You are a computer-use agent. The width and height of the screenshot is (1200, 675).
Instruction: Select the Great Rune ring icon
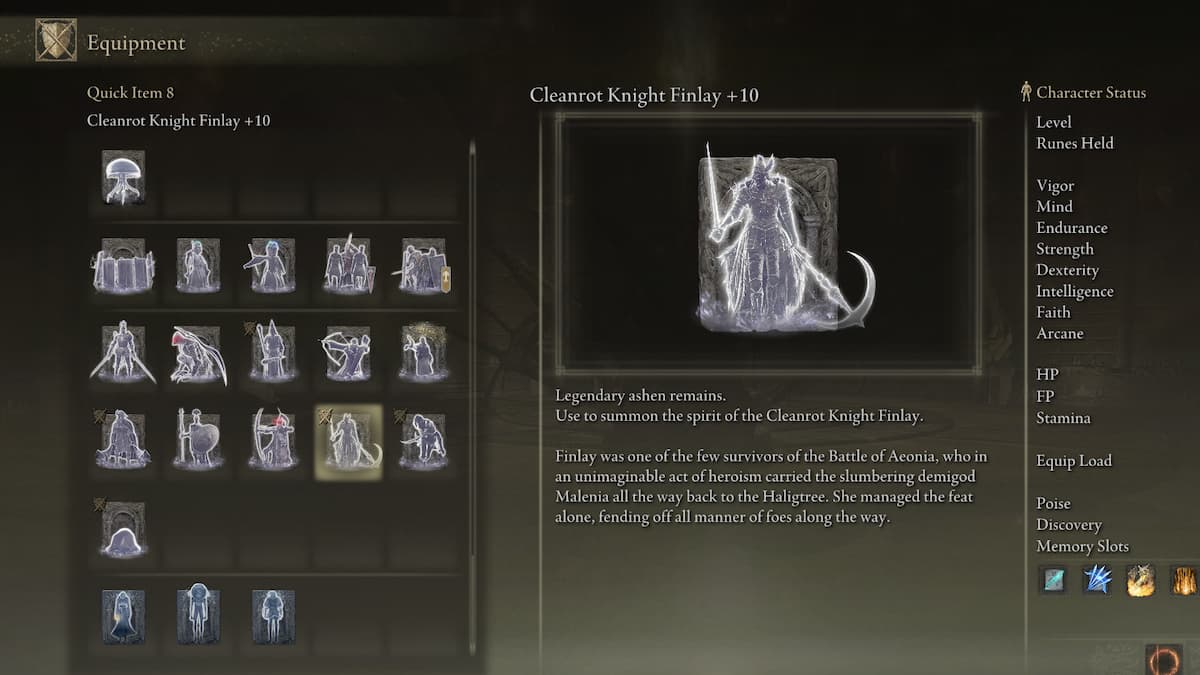point(1164,660)
